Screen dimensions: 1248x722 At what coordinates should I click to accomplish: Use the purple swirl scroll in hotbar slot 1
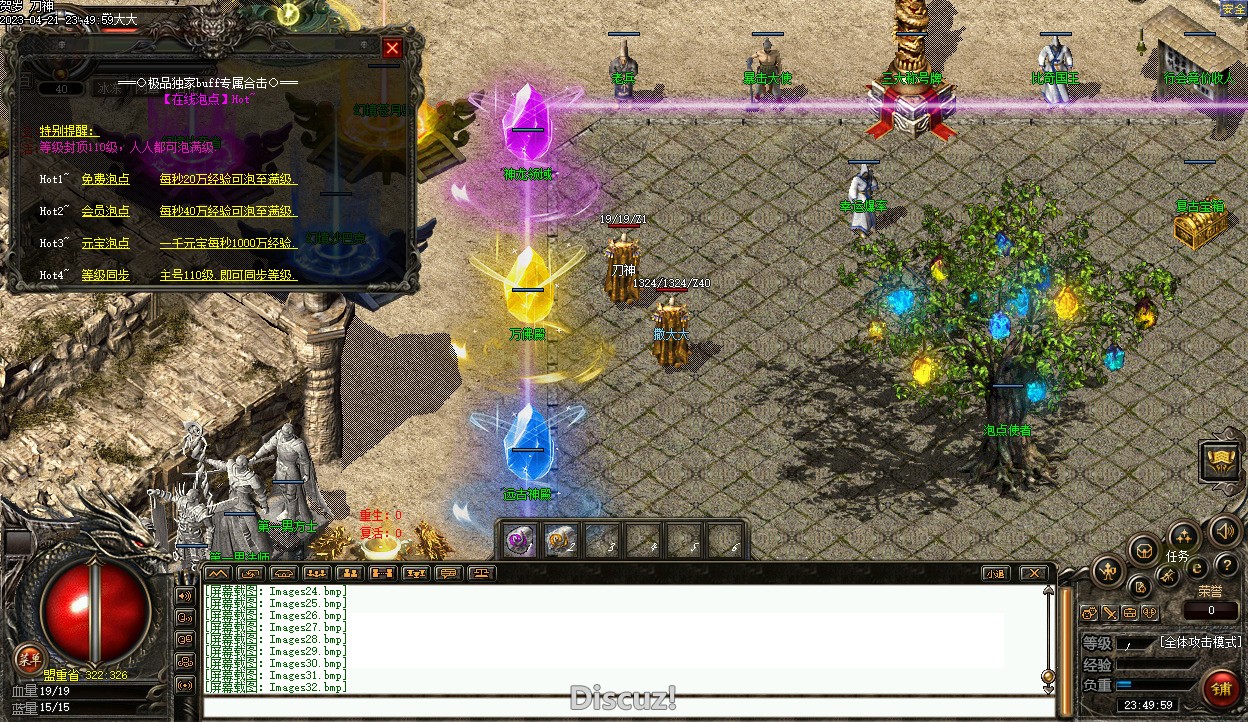click(x=519, y=541)
